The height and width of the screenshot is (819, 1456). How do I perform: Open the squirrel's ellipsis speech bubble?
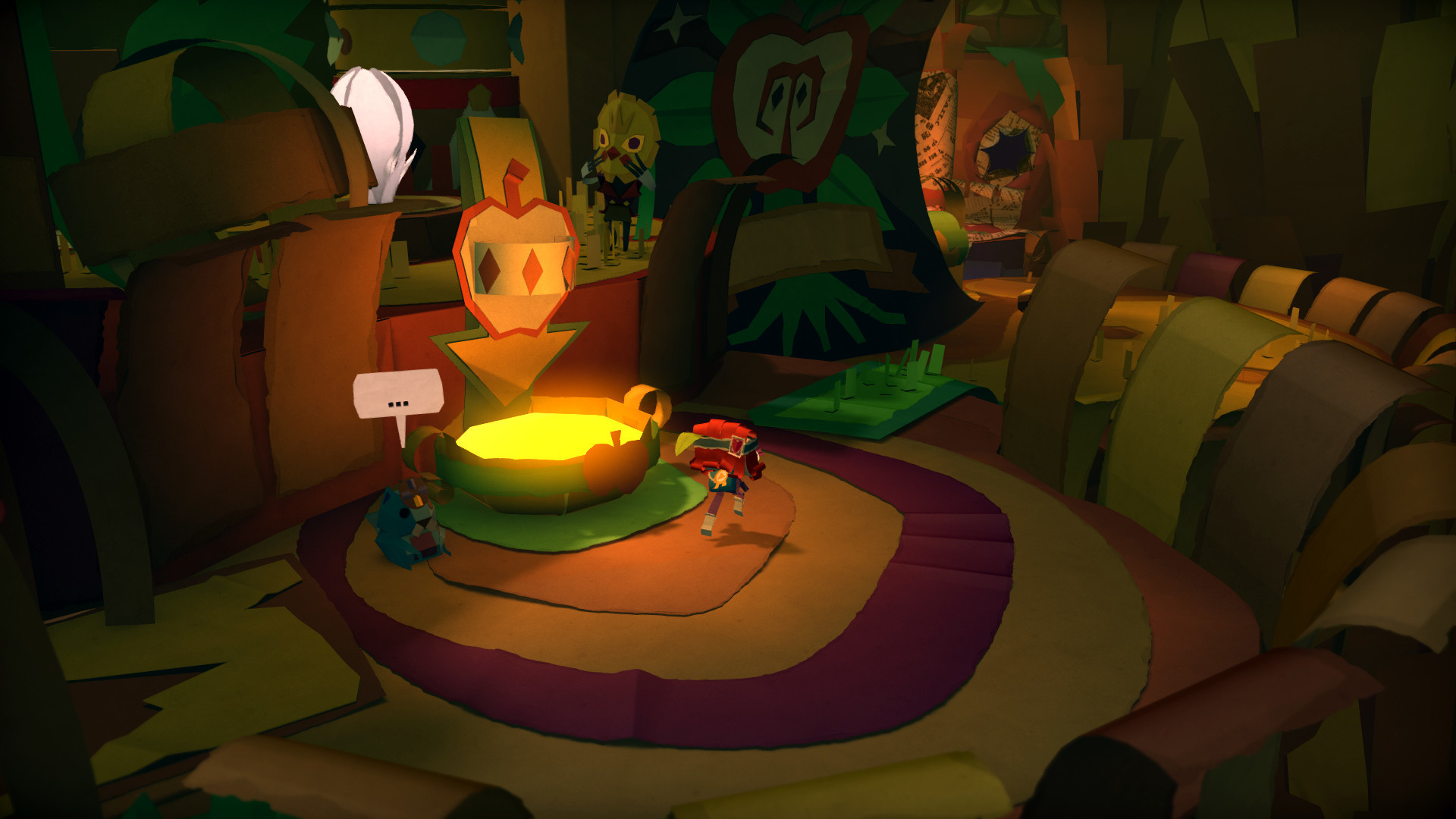[x=398, y=396]
